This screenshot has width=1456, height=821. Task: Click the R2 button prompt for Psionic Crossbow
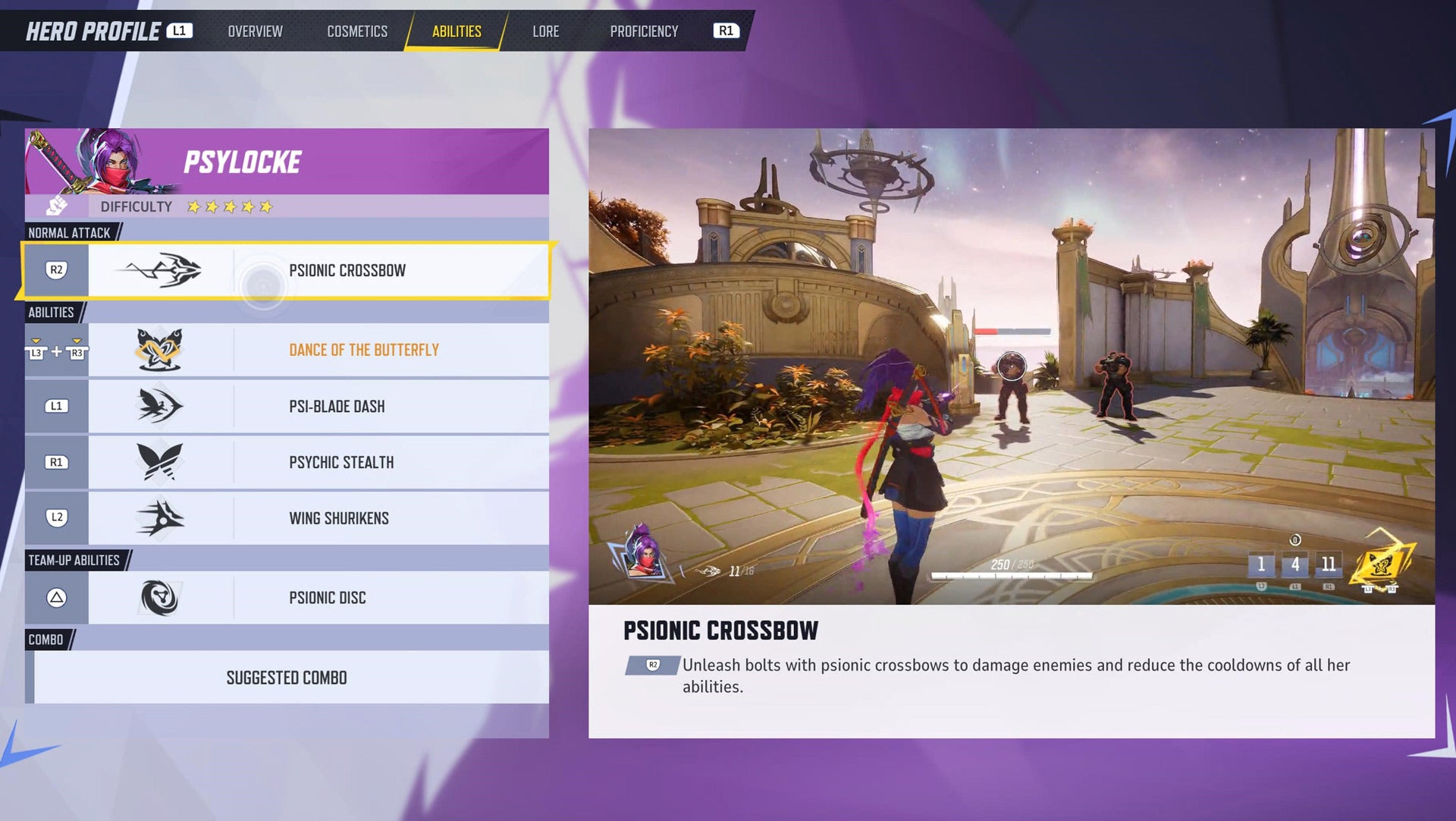56,270
